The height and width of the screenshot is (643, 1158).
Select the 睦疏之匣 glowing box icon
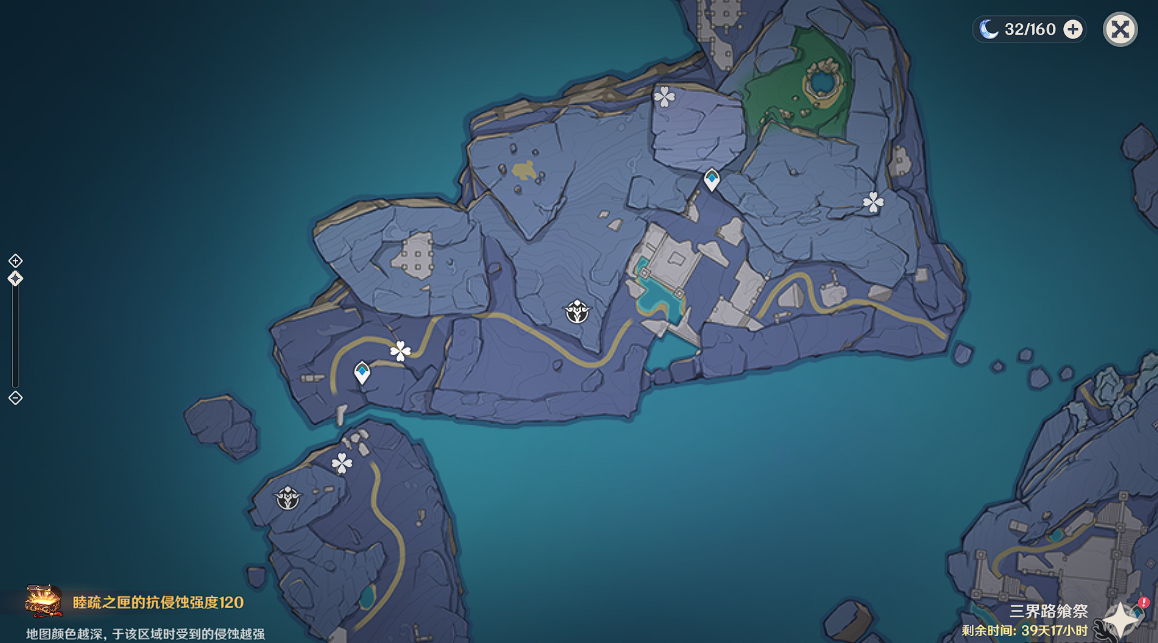43,601
